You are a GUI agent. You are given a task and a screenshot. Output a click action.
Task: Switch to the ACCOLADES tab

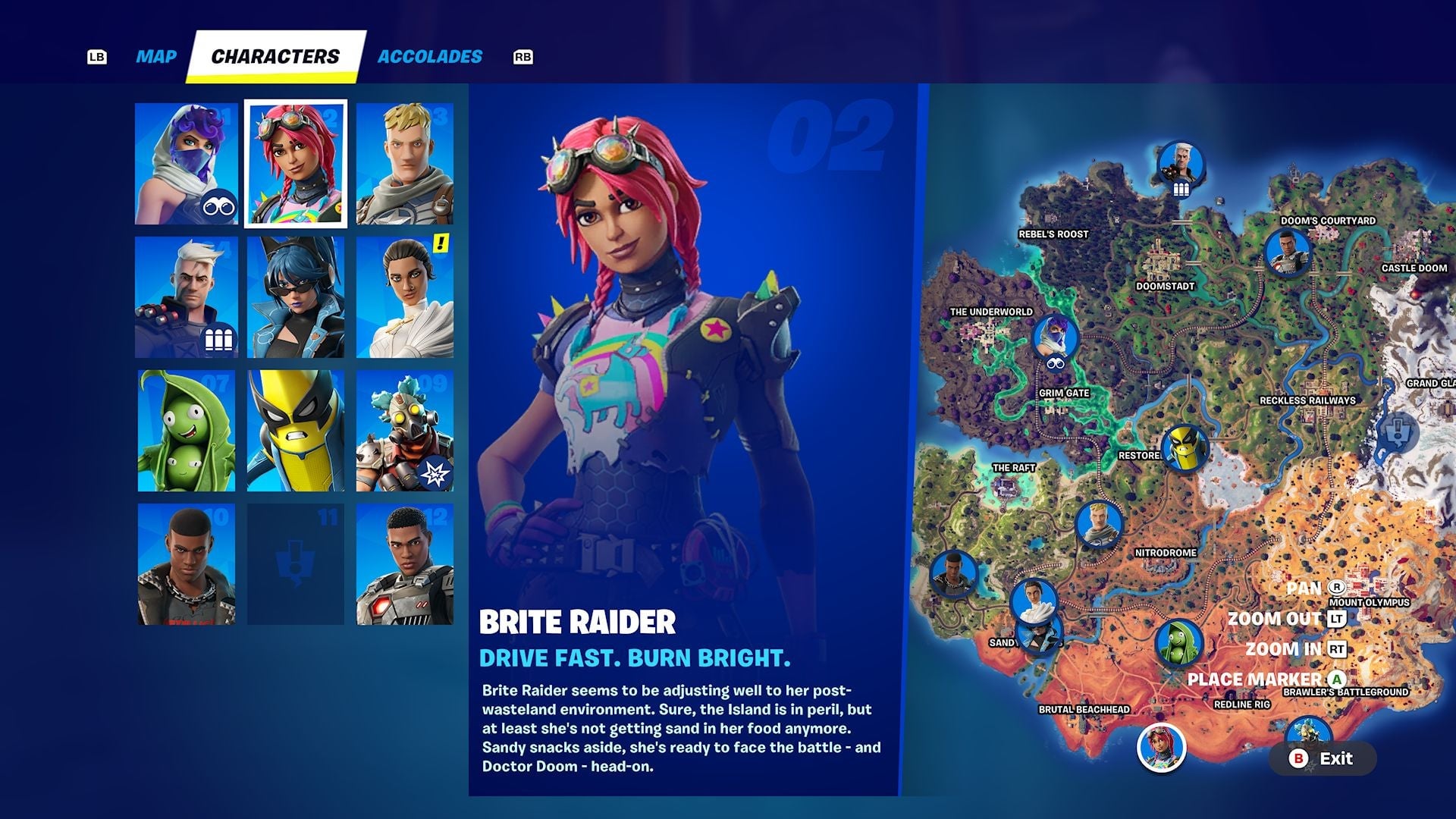point(429,55)
